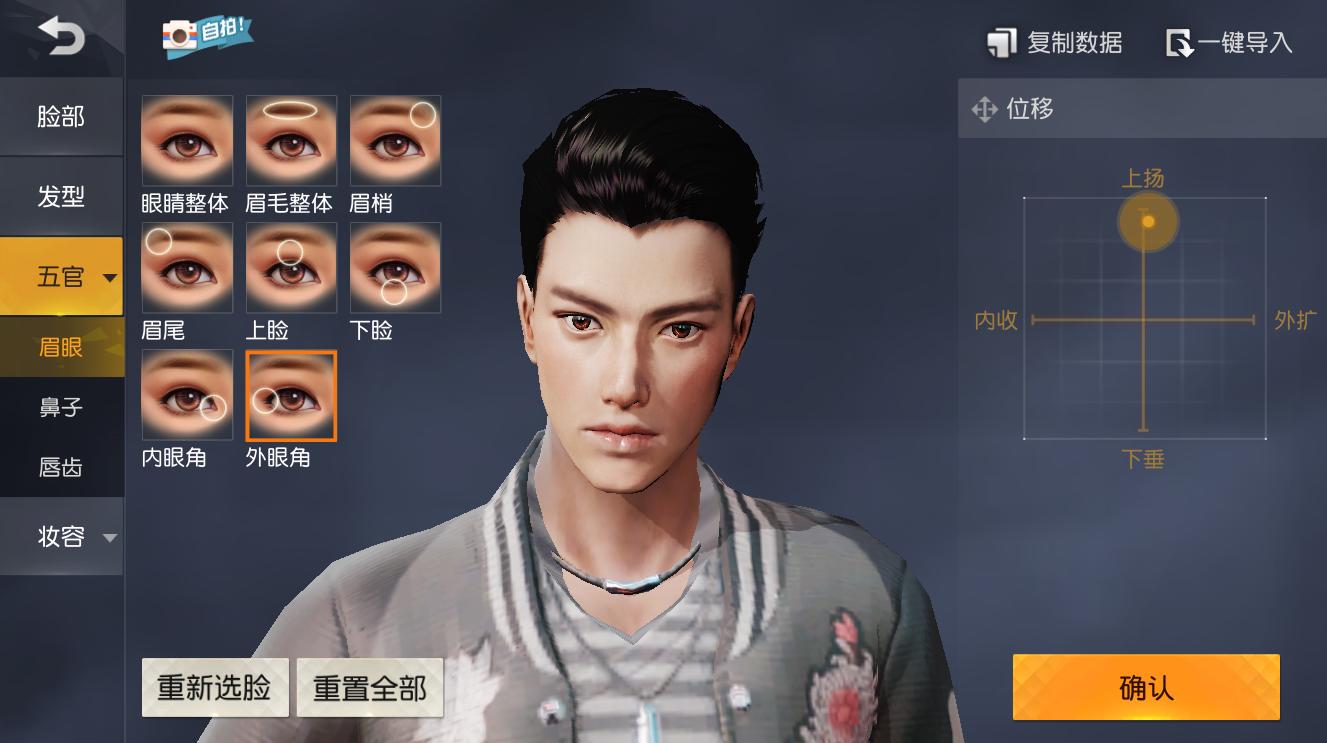Select the 眉眼 brows and eyes submenu
Viewport: 1327px width, 743px height.
coord(61,348)
